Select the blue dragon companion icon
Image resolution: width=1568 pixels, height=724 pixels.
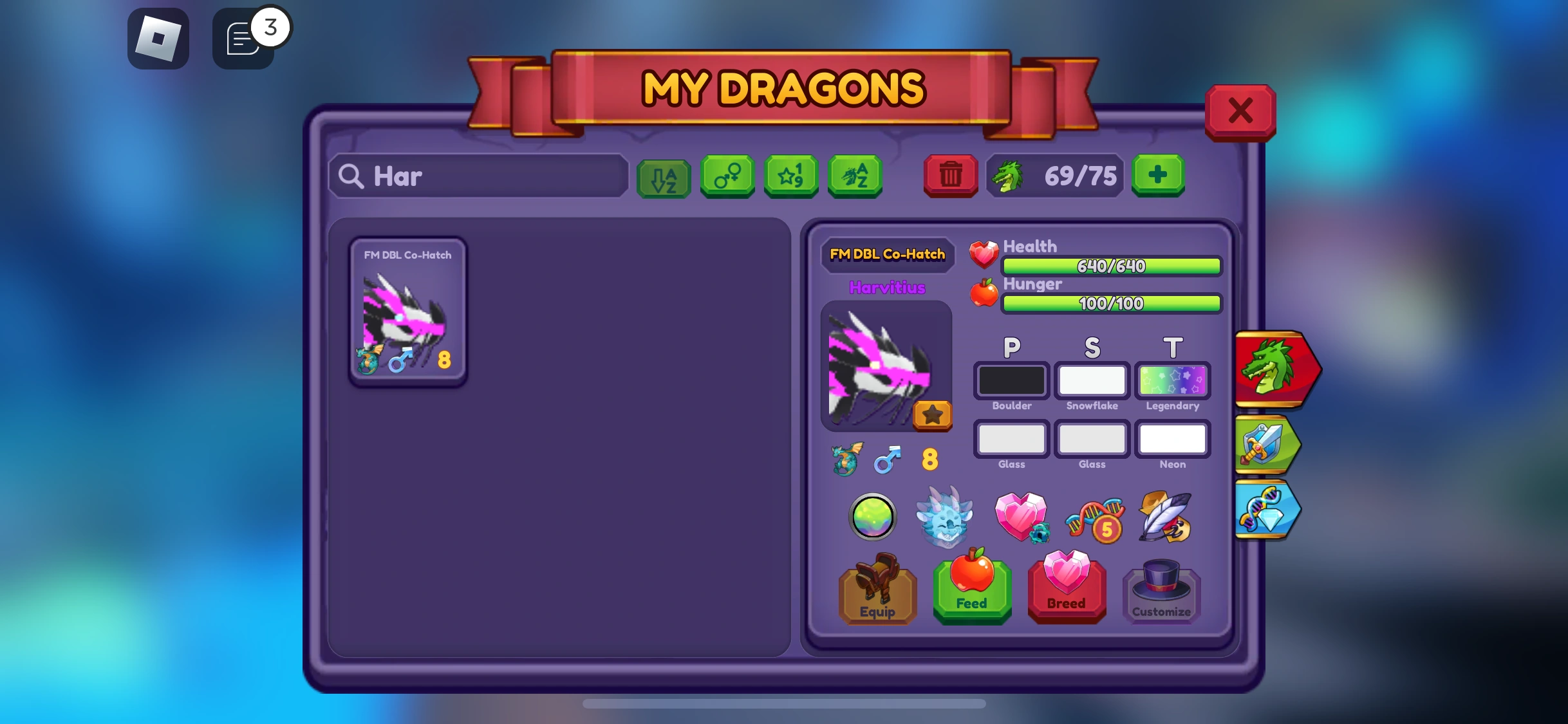coord(944,517)
